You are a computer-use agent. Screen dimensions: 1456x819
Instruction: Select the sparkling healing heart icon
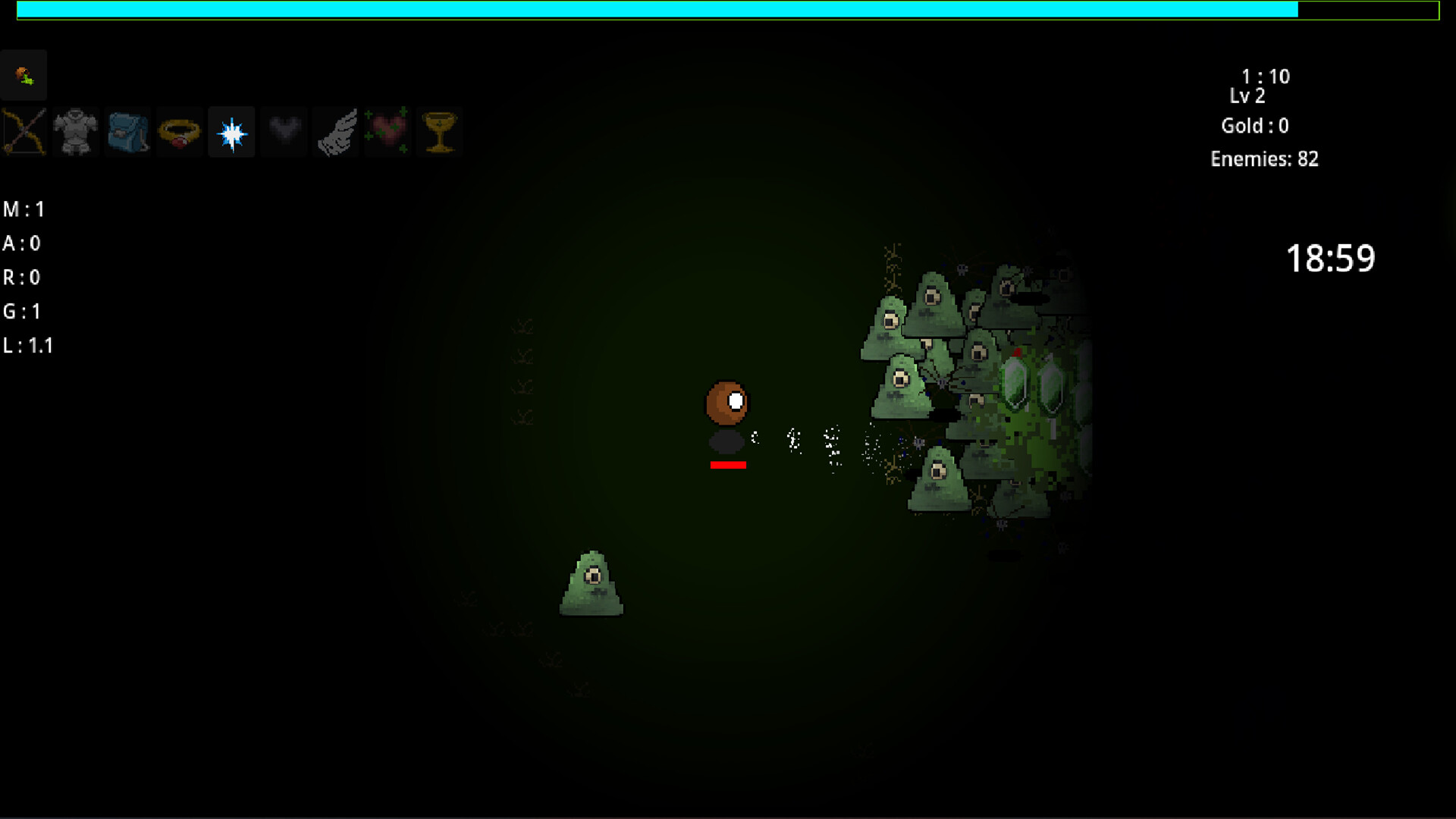(388, 131)
